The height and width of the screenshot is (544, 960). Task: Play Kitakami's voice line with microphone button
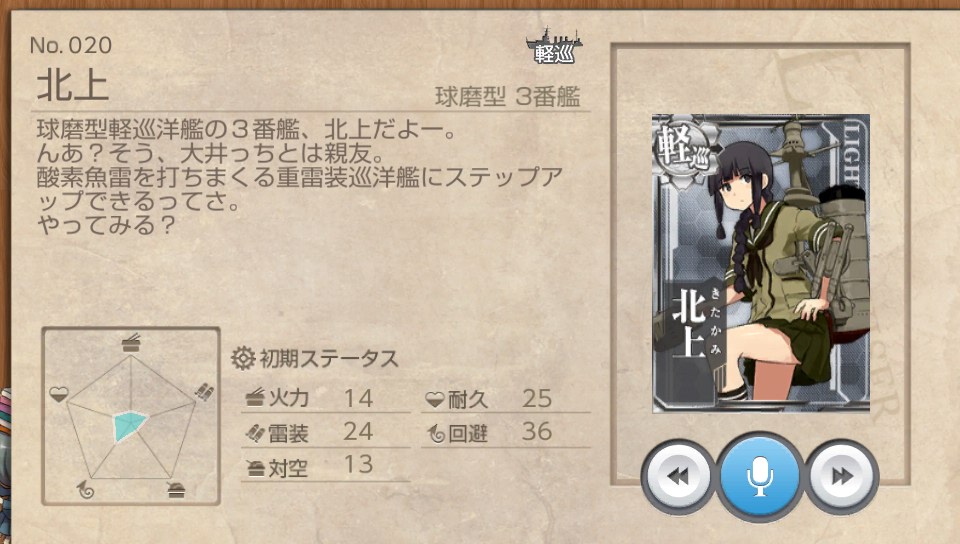(760, 477)
